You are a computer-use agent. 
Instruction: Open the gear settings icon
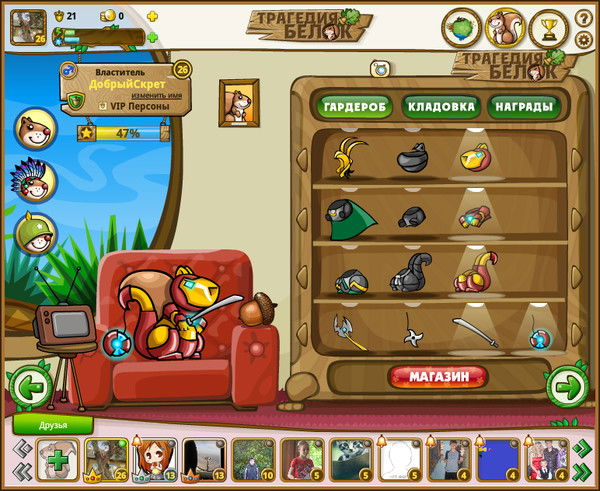pyautogui.click(x=584, y=40)
